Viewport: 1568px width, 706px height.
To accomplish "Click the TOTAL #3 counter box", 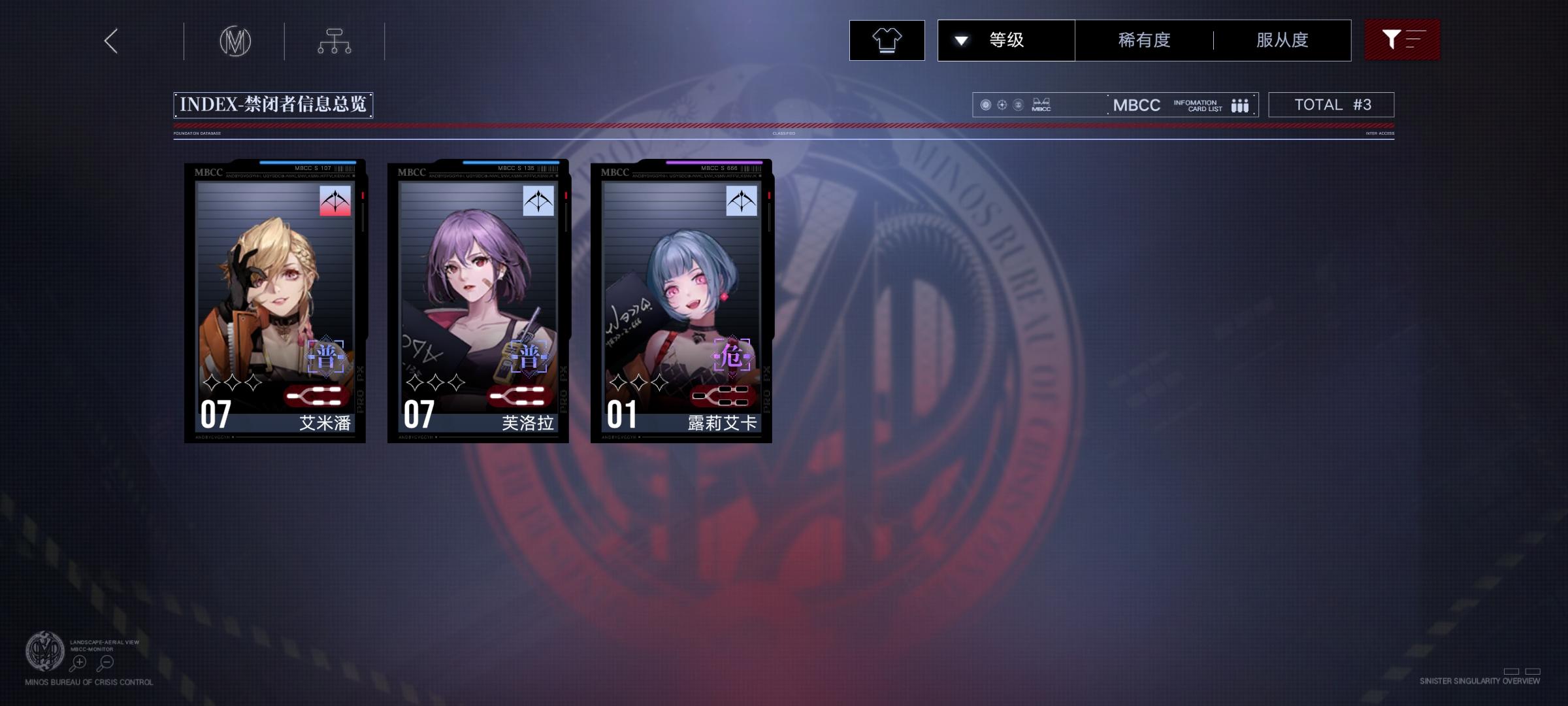I will [1330, 104].
